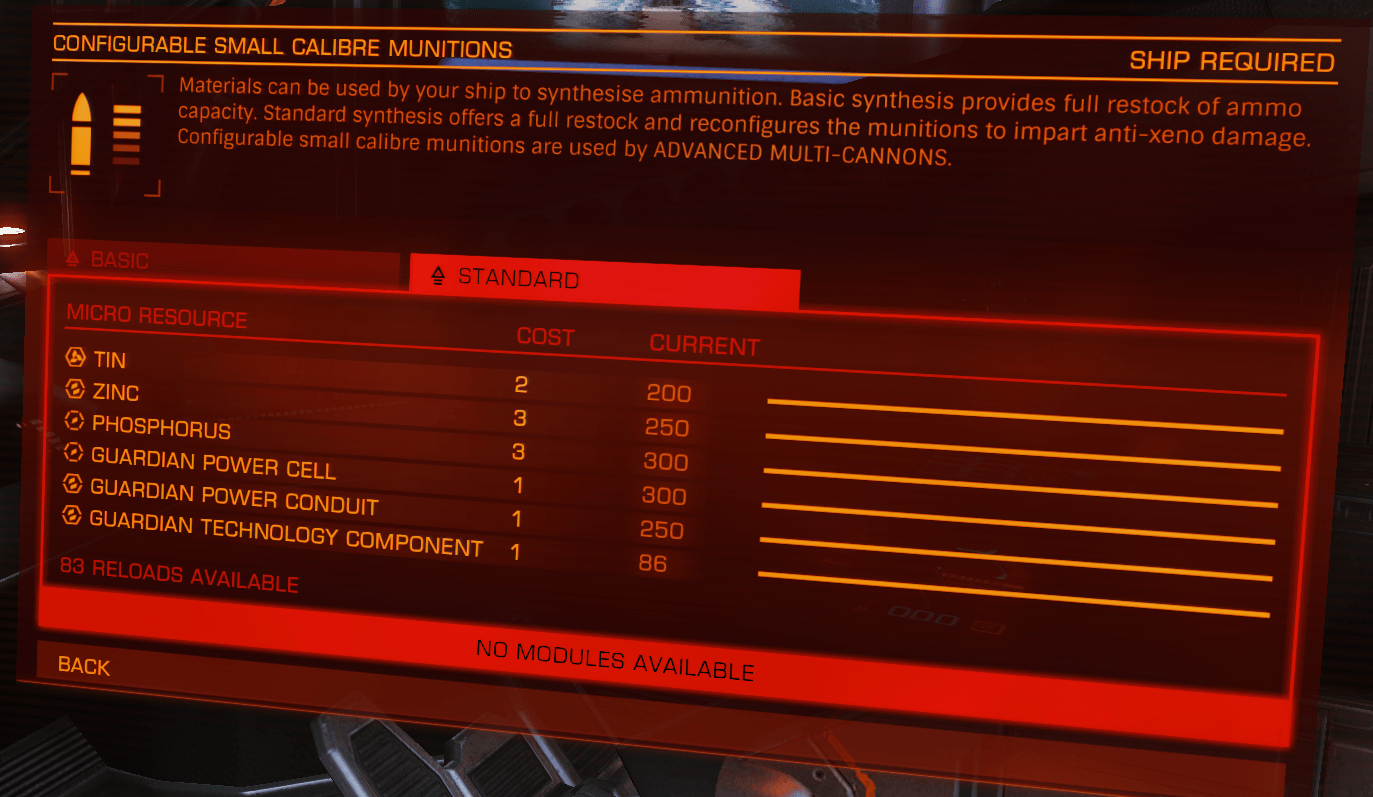Viewport: 1373px width, 797px height.
Task: Click the Cost column header
Action: click(544, 337)
